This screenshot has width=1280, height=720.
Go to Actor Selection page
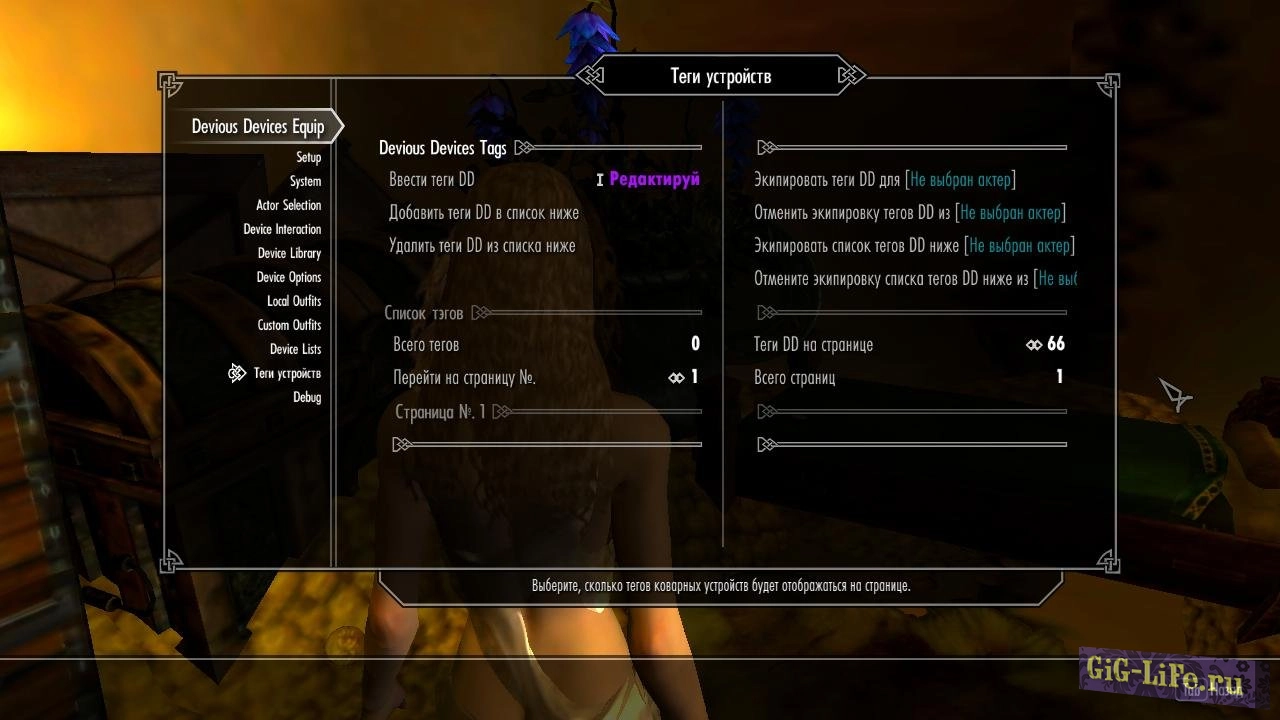coord(288,206)
